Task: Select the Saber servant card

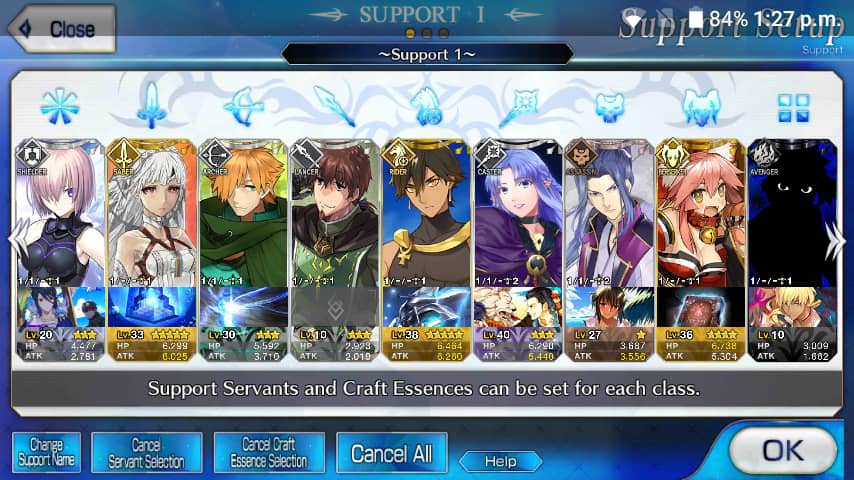Action: [150, 215]
